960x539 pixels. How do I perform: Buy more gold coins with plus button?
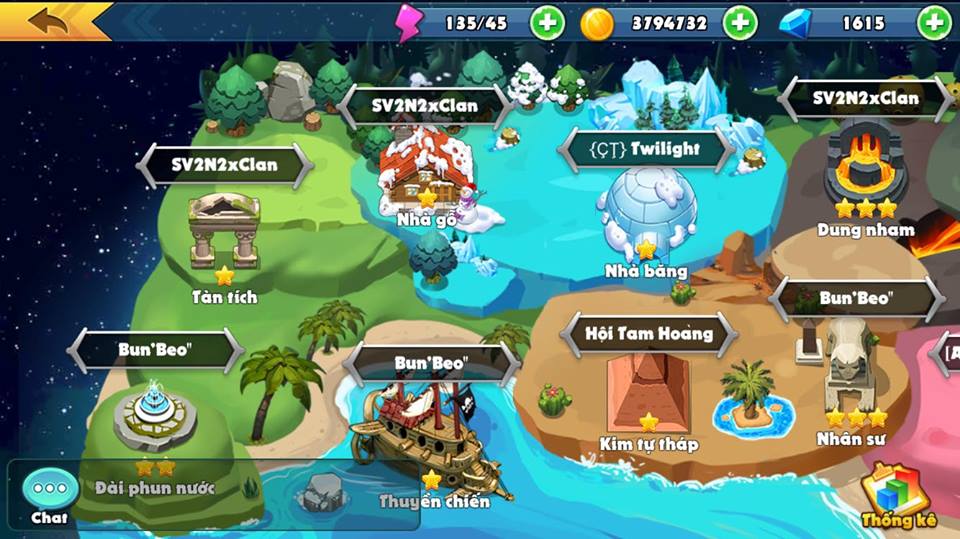pos(740,23)
